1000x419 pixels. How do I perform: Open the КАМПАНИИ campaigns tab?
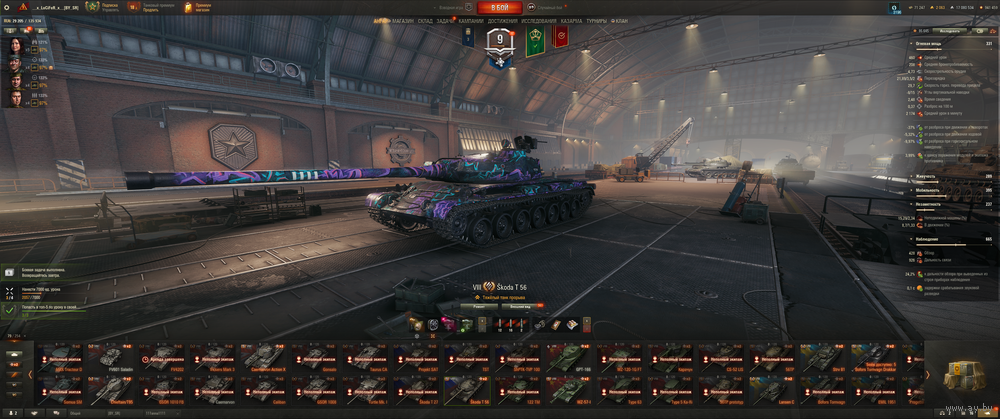click(x=471, y=20)
